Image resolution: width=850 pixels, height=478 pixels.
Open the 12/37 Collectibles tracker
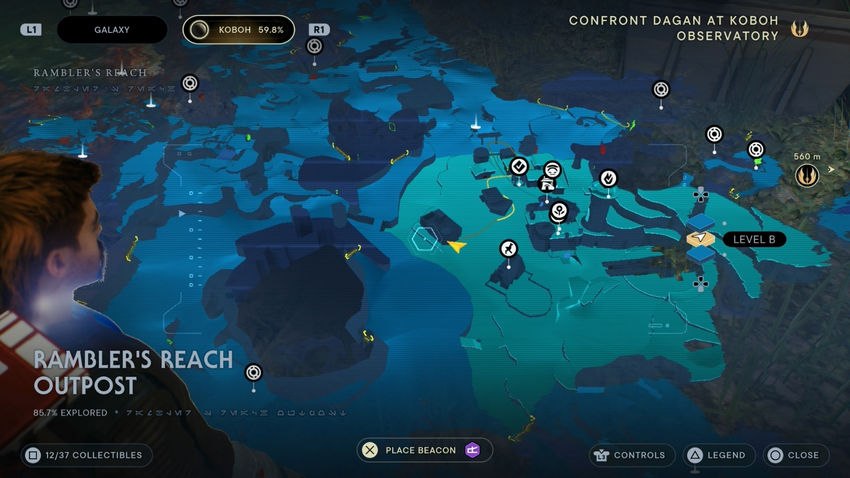pos(86,455)
